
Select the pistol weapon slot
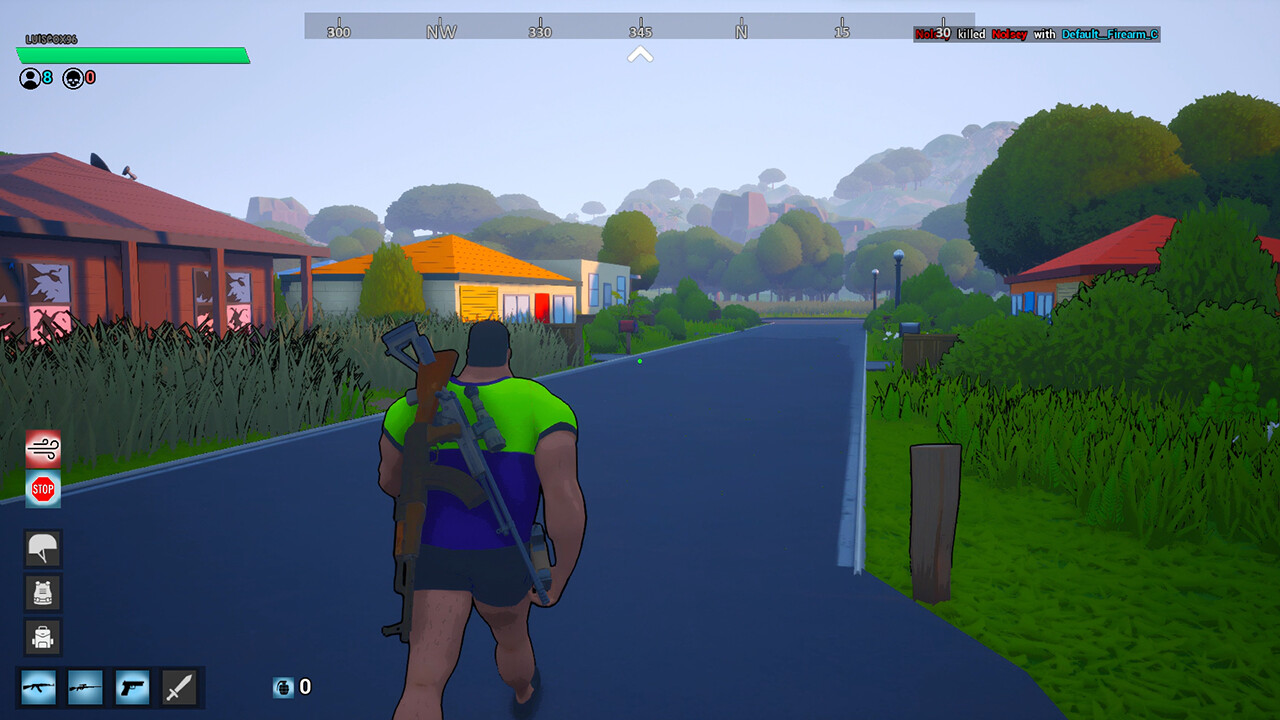(x=133, y=687)
